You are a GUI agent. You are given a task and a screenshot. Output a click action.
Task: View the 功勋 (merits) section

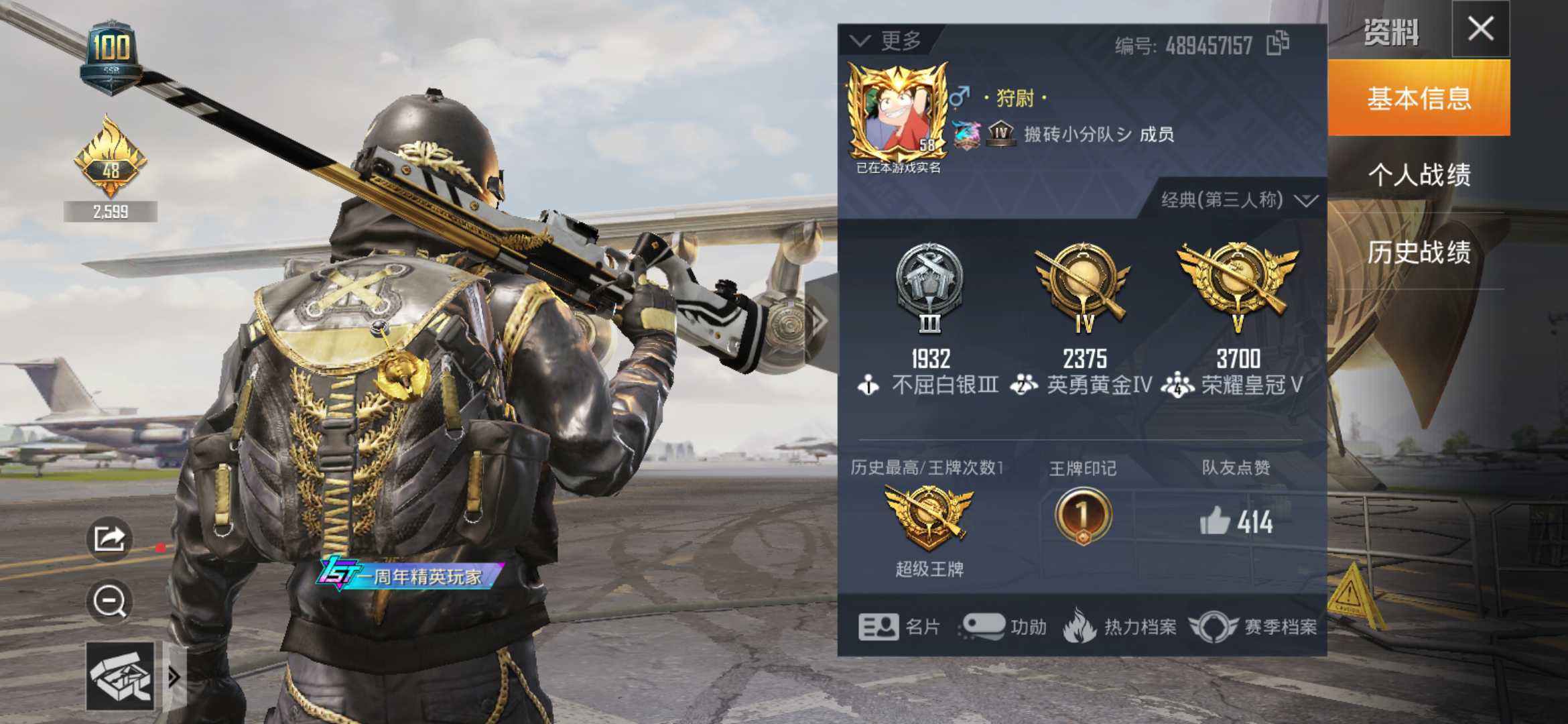(1012, 627)
